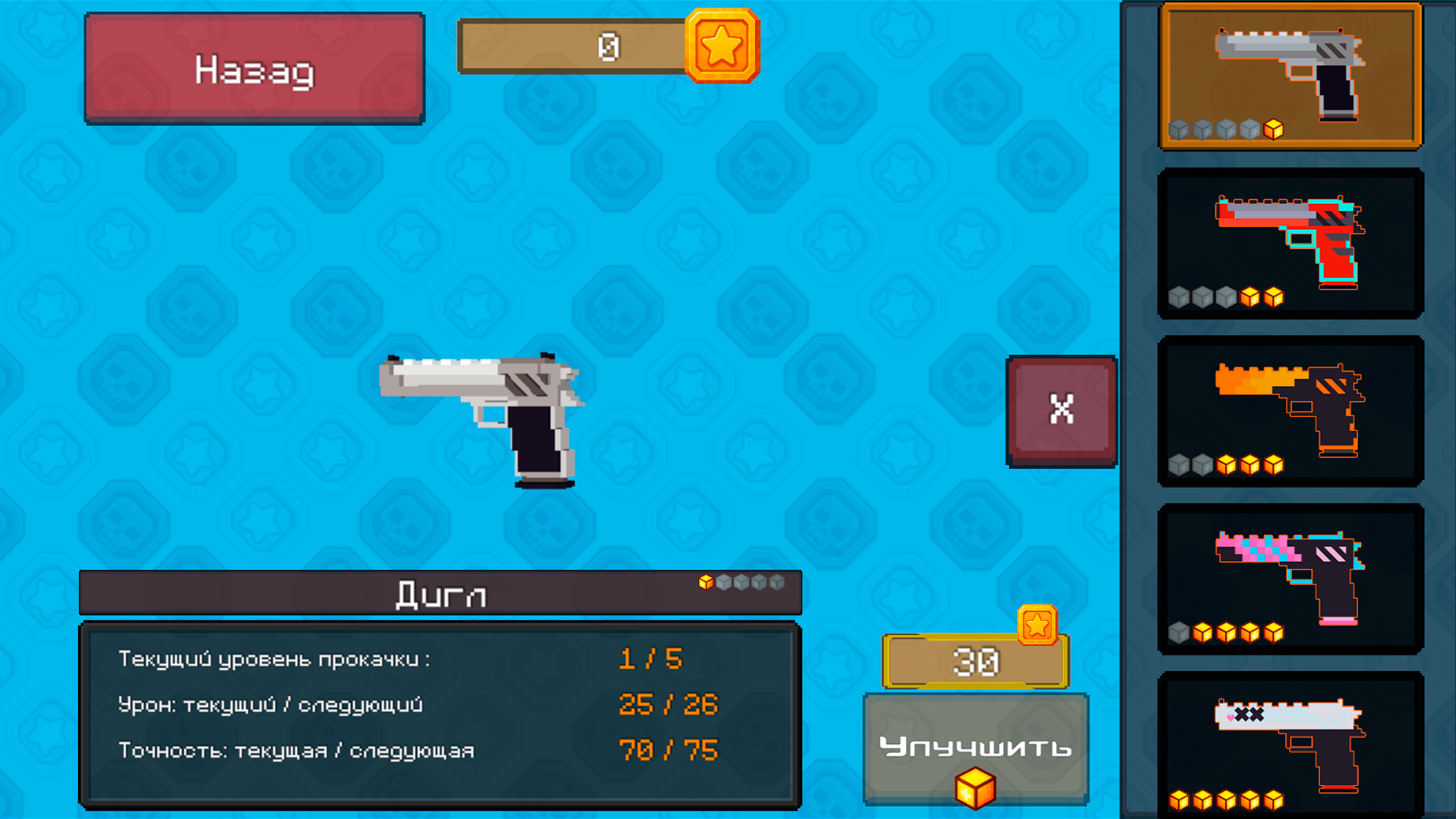
Task: Select the red-and-cyan pistol skin in the sidebar
Action: click(1289, 243)
